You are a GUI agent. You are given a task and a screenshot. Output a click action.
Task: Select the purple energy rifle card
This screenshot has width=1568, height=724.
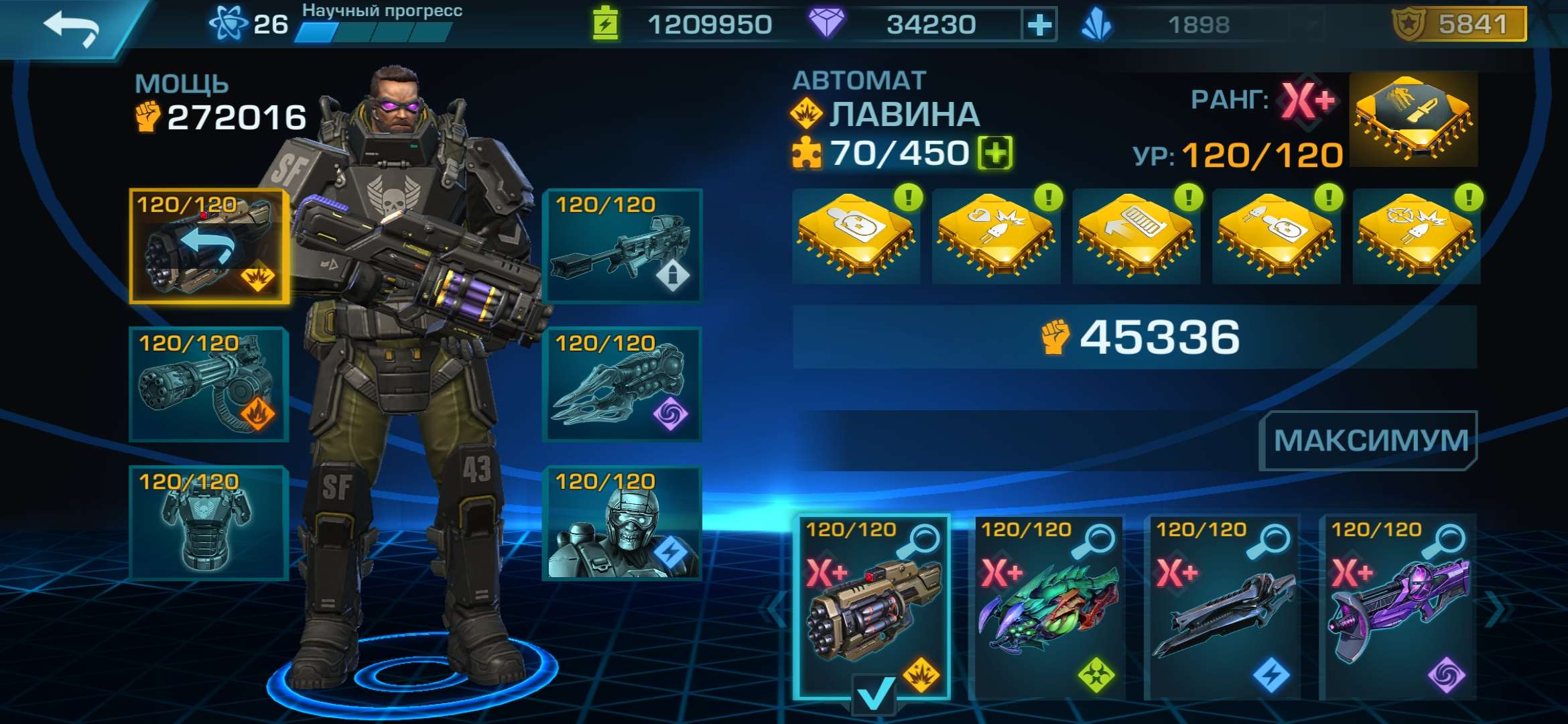click(1397, 607)
